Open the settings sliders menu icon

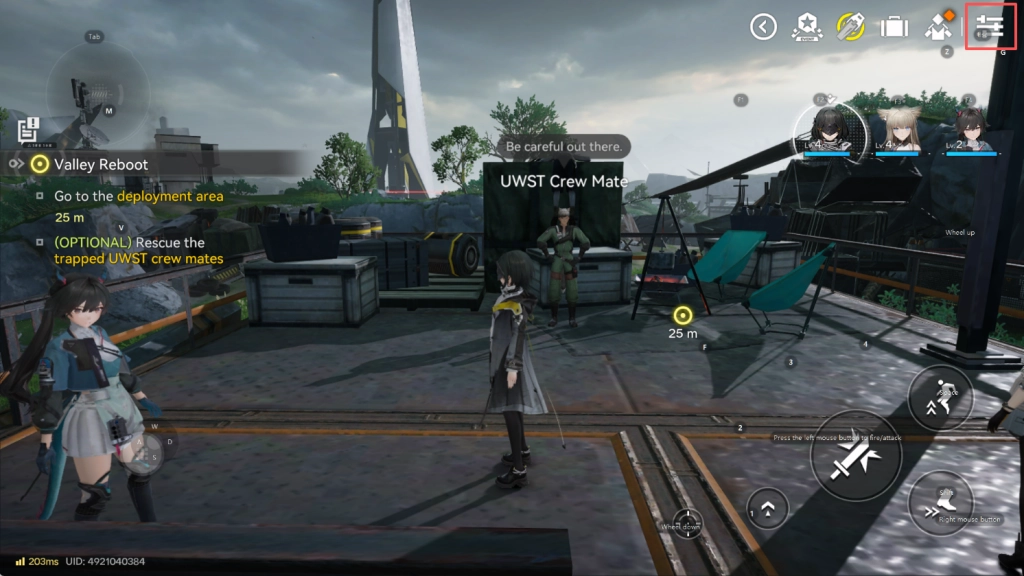990,27
